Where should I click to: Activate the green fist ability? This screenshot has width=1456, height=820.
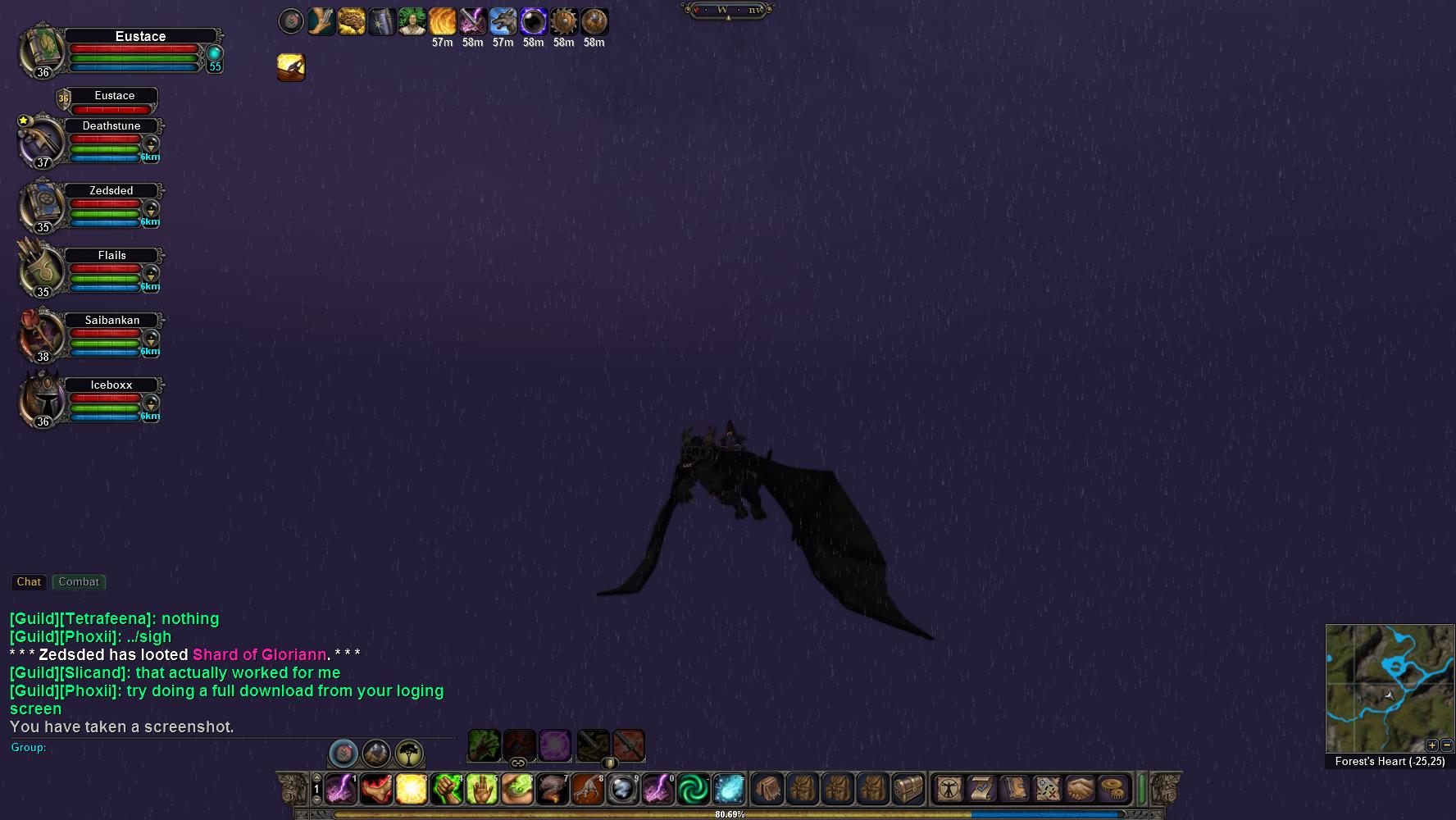447,789
